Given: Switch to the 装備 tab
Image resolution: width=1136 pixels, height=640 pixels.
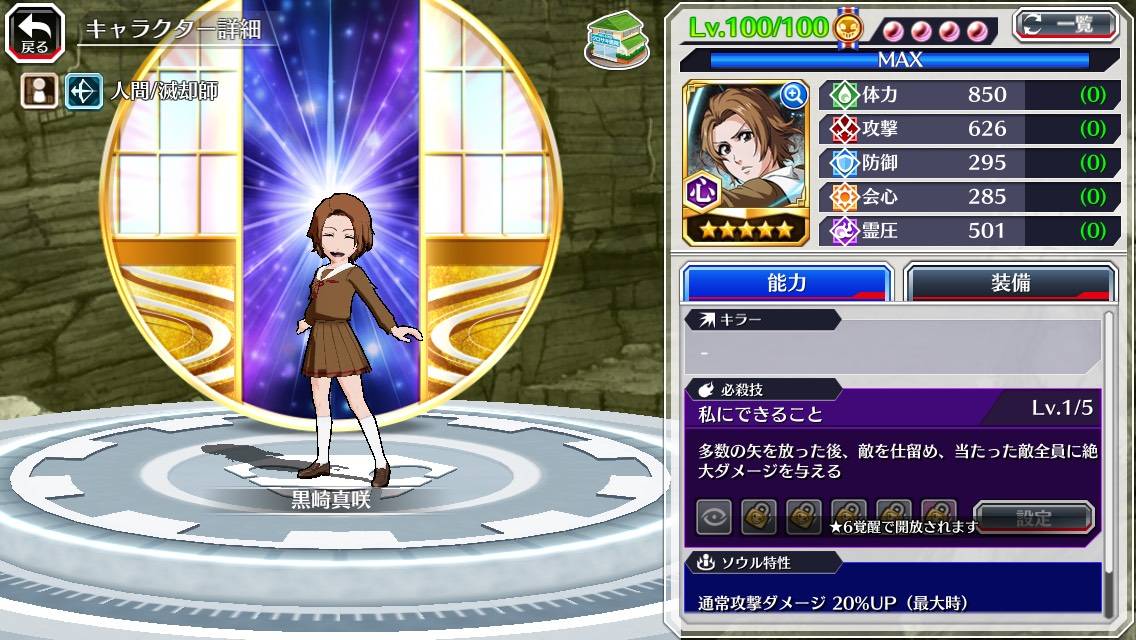Looking at the screenshot, I should click(x=1010, y=283).
